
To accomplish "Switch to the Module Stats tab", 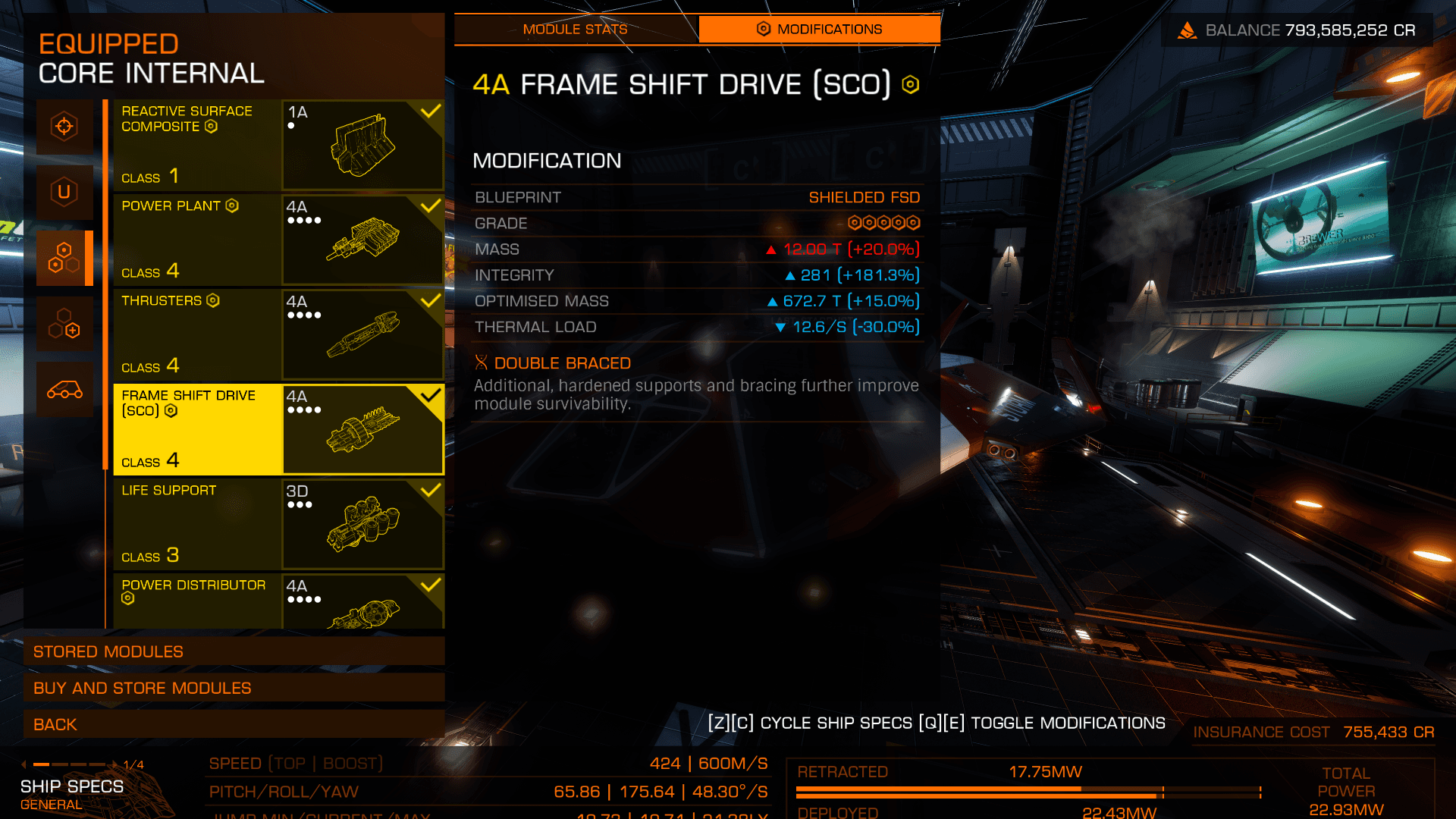I will click(x=576, y=30).
